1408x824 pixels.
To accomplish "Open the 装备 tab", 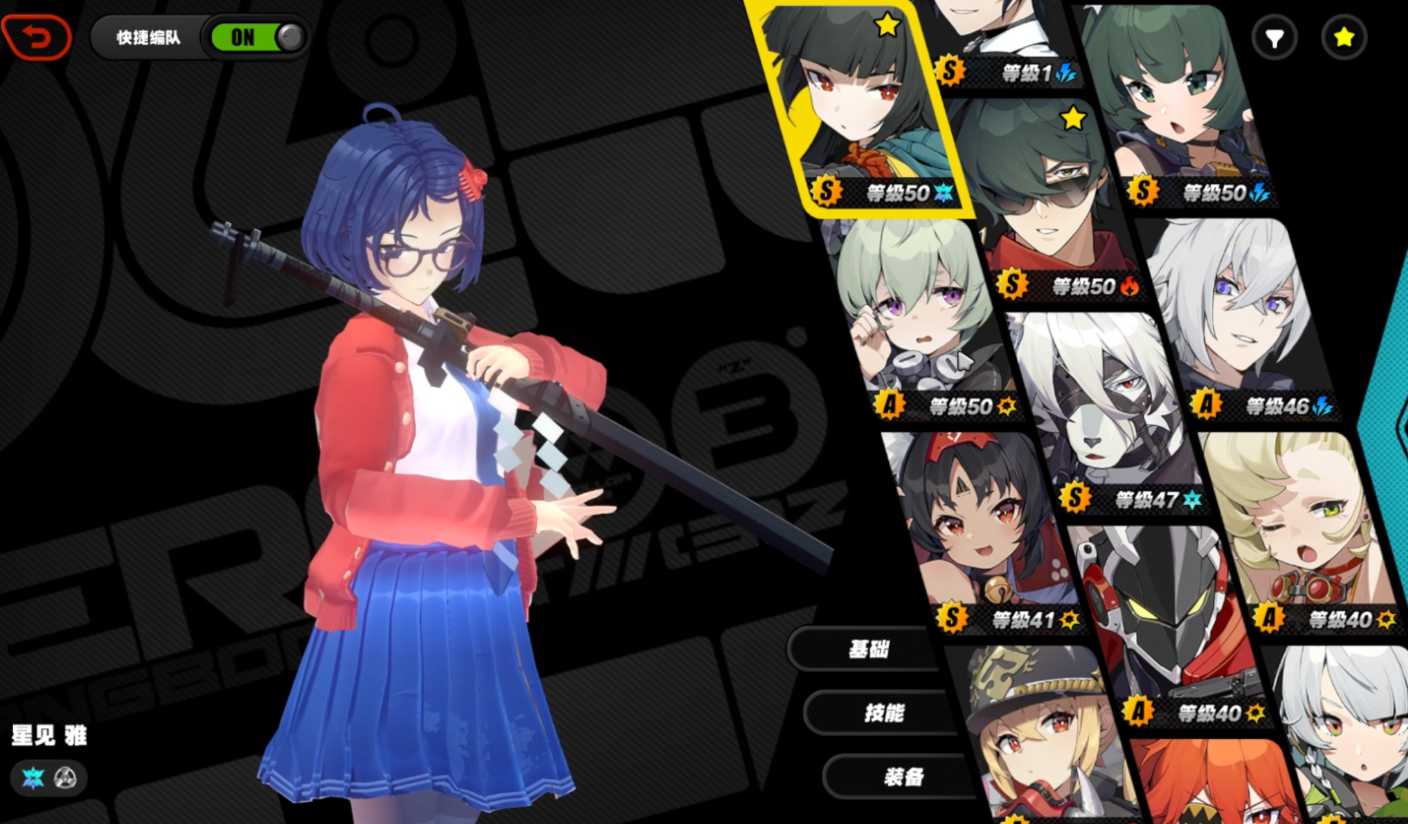I will [903, 776].
